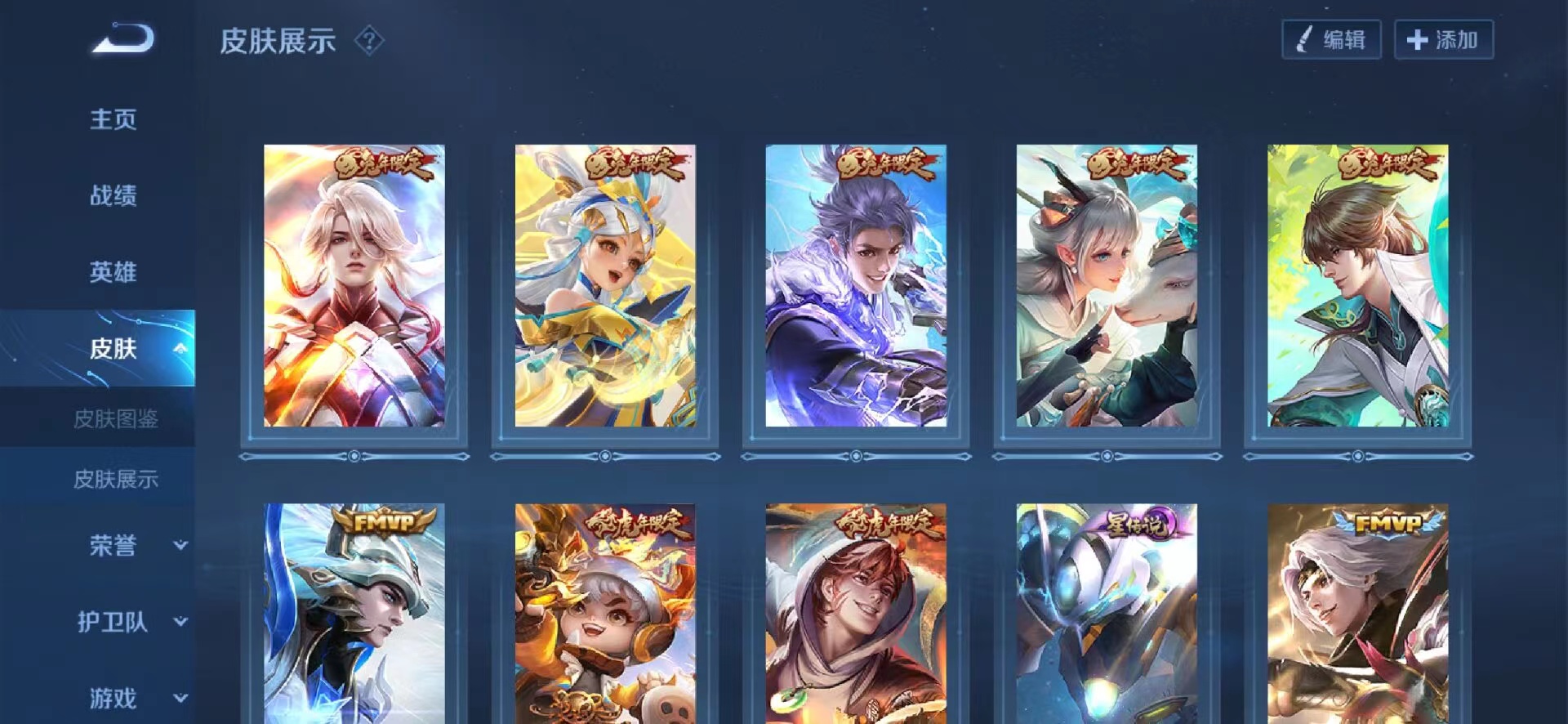Image resolution: width=1568 pixels, height=724 pixels.
Task: Expand the 游戏 game section
Action: (180, 698)
